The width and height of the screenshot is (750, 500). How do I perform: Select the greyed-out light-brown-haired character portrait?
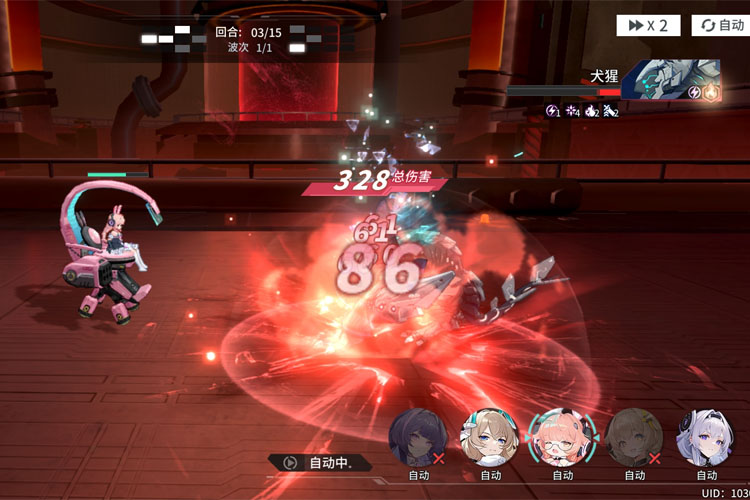click(634, 437)
